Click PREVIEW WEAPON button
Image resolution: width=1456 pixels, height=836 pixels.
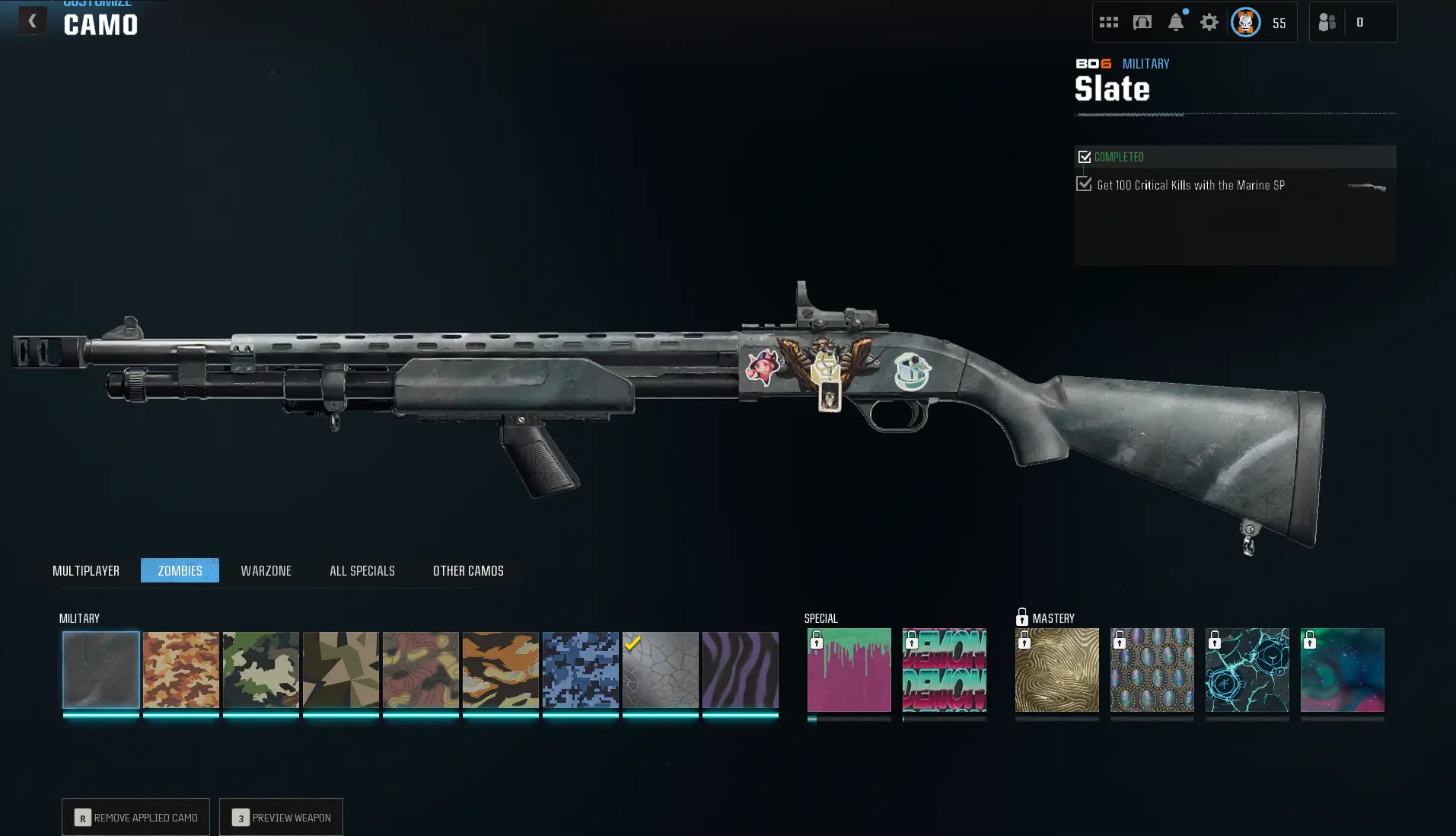(281, 817)
